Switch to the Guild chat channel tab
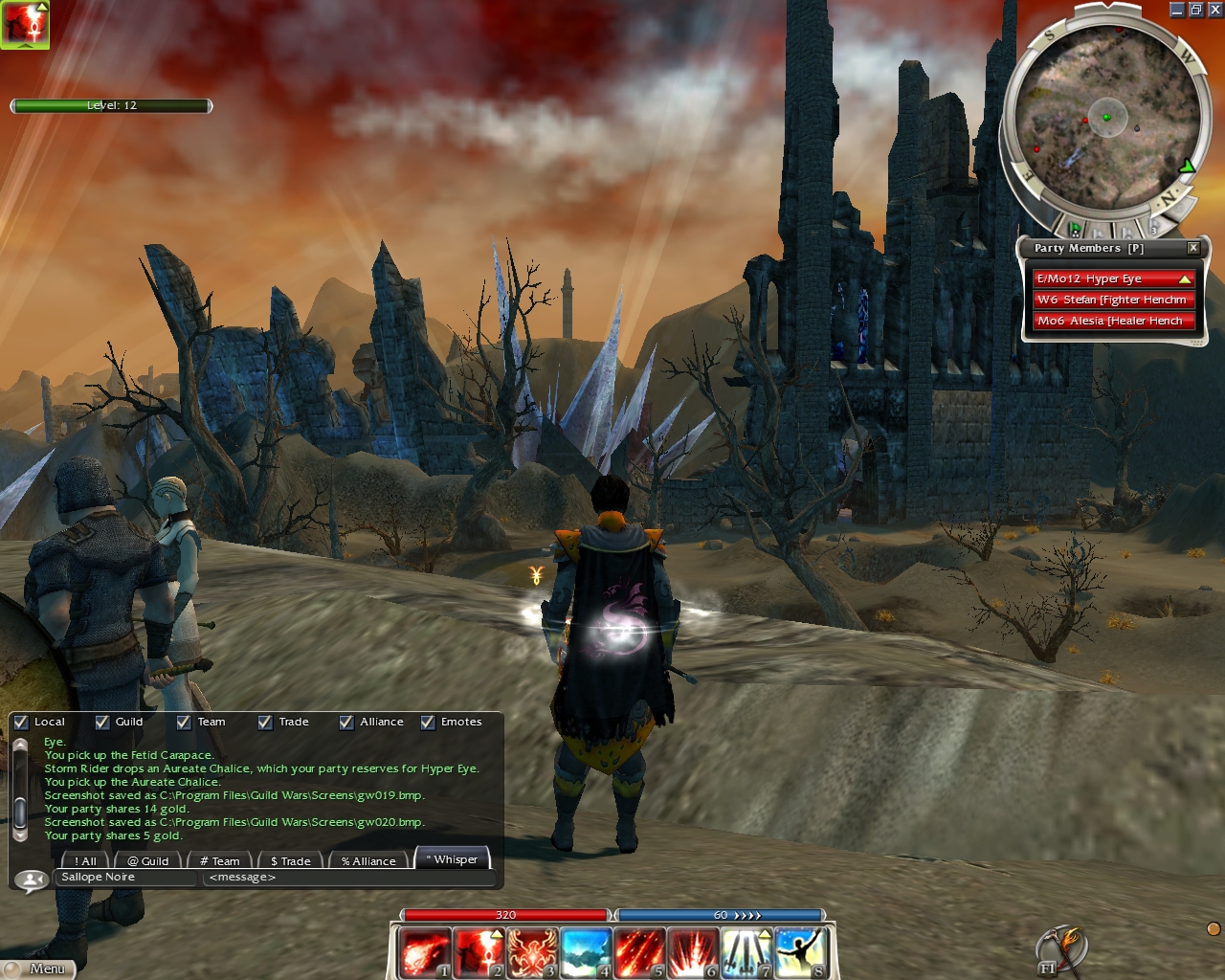Viewport: 1225px width, 980px height. [148, 861]
